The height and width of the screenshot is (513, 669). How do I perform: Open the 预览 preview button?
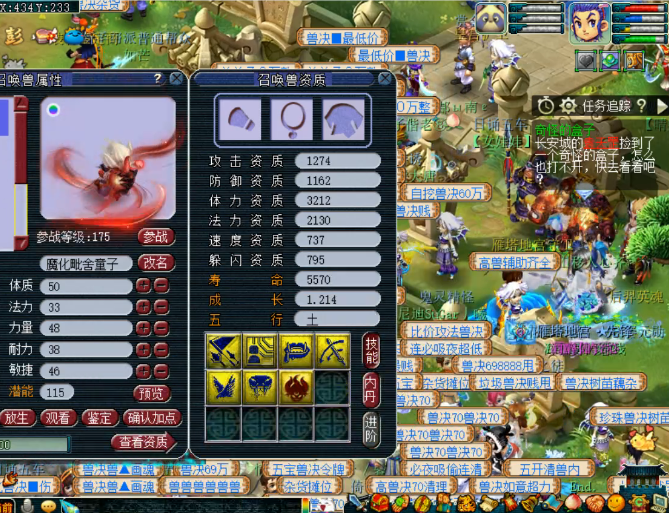click(153, 393)
